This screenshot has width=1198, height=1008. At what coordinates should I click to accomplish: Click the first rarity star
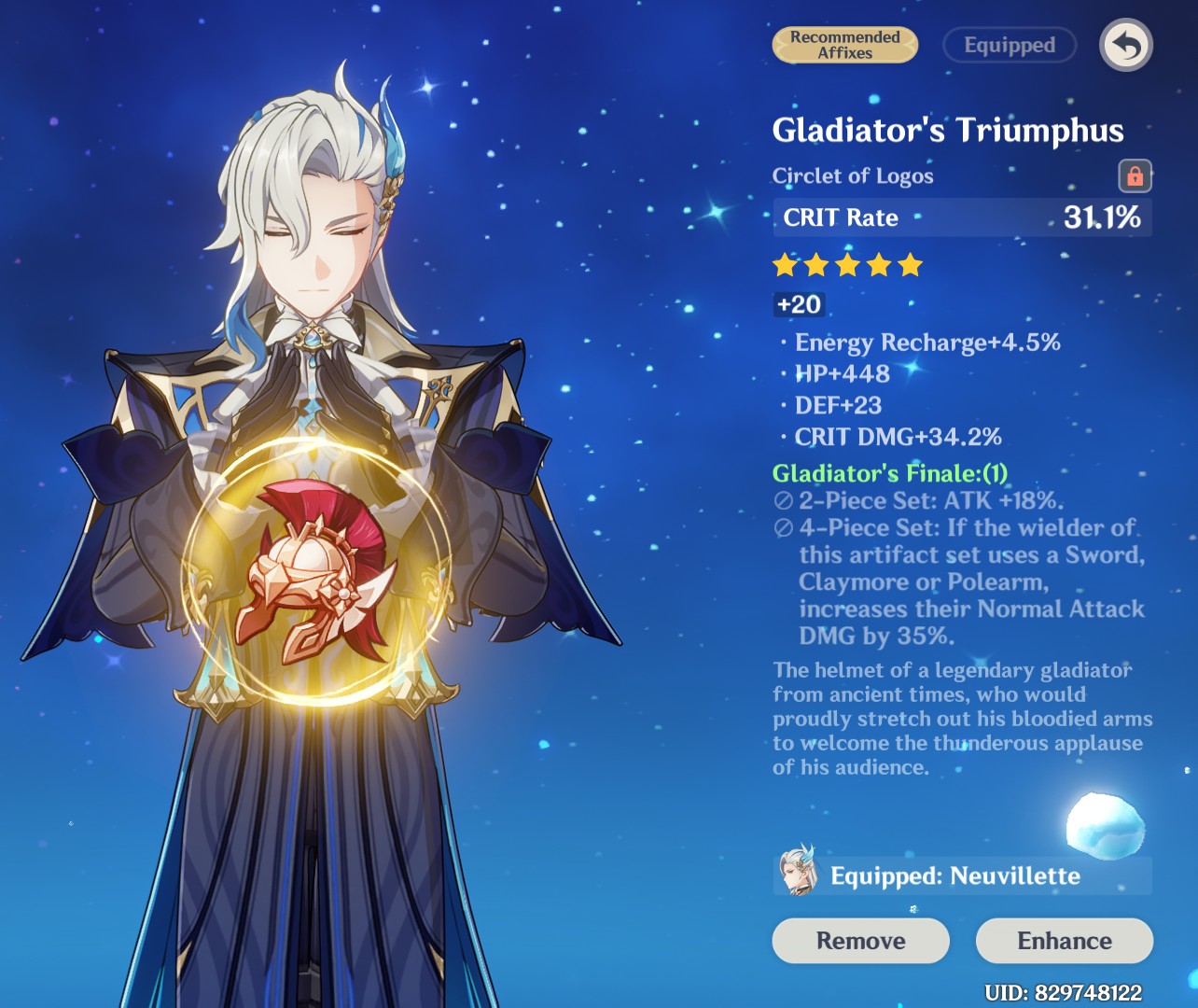tap(786, 265)
